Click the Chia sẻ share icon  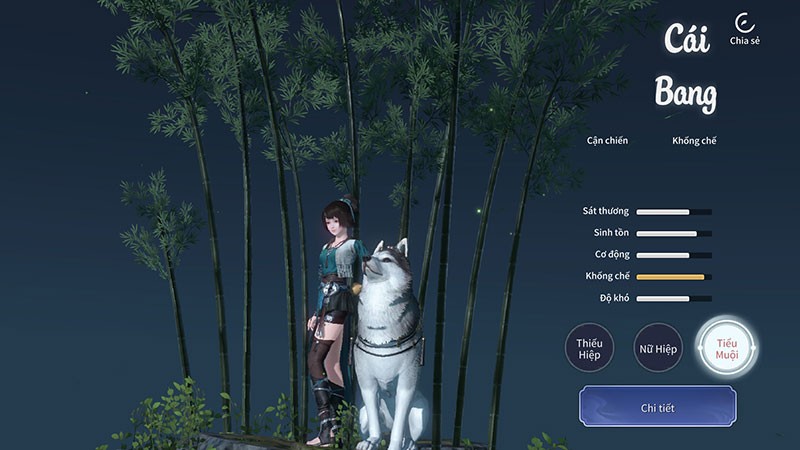[x=744, y=25]
